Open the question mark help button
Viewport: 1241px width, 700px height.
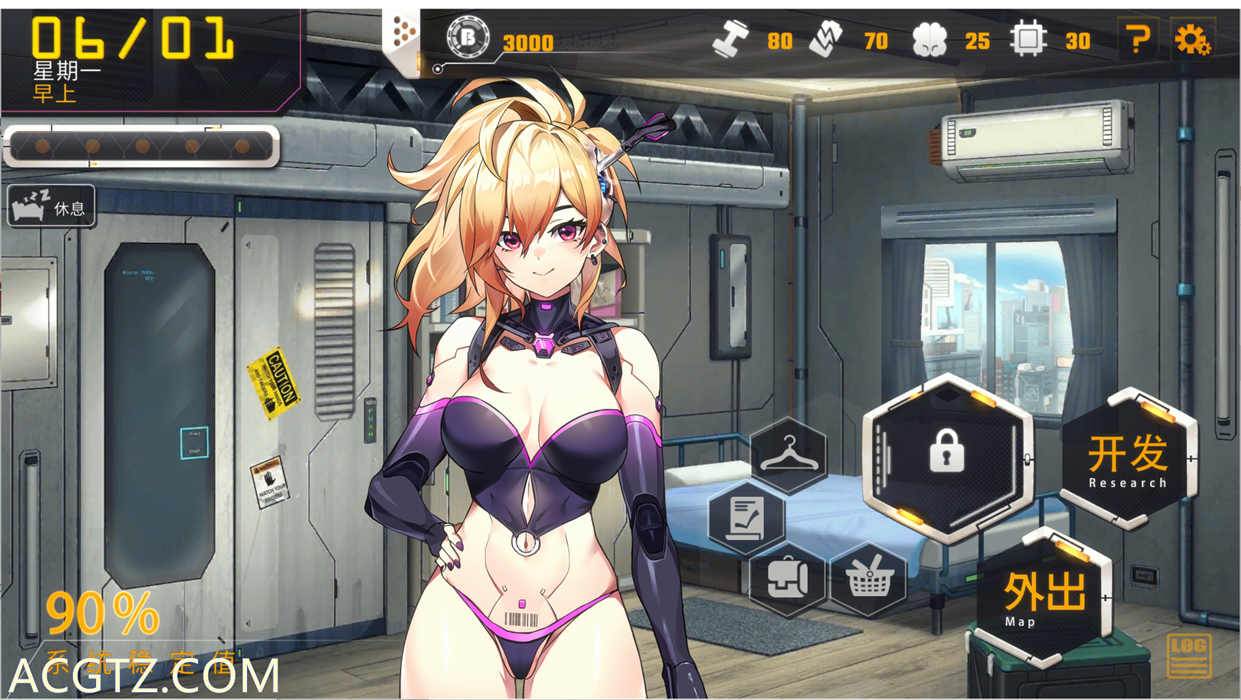(1136, 39)
